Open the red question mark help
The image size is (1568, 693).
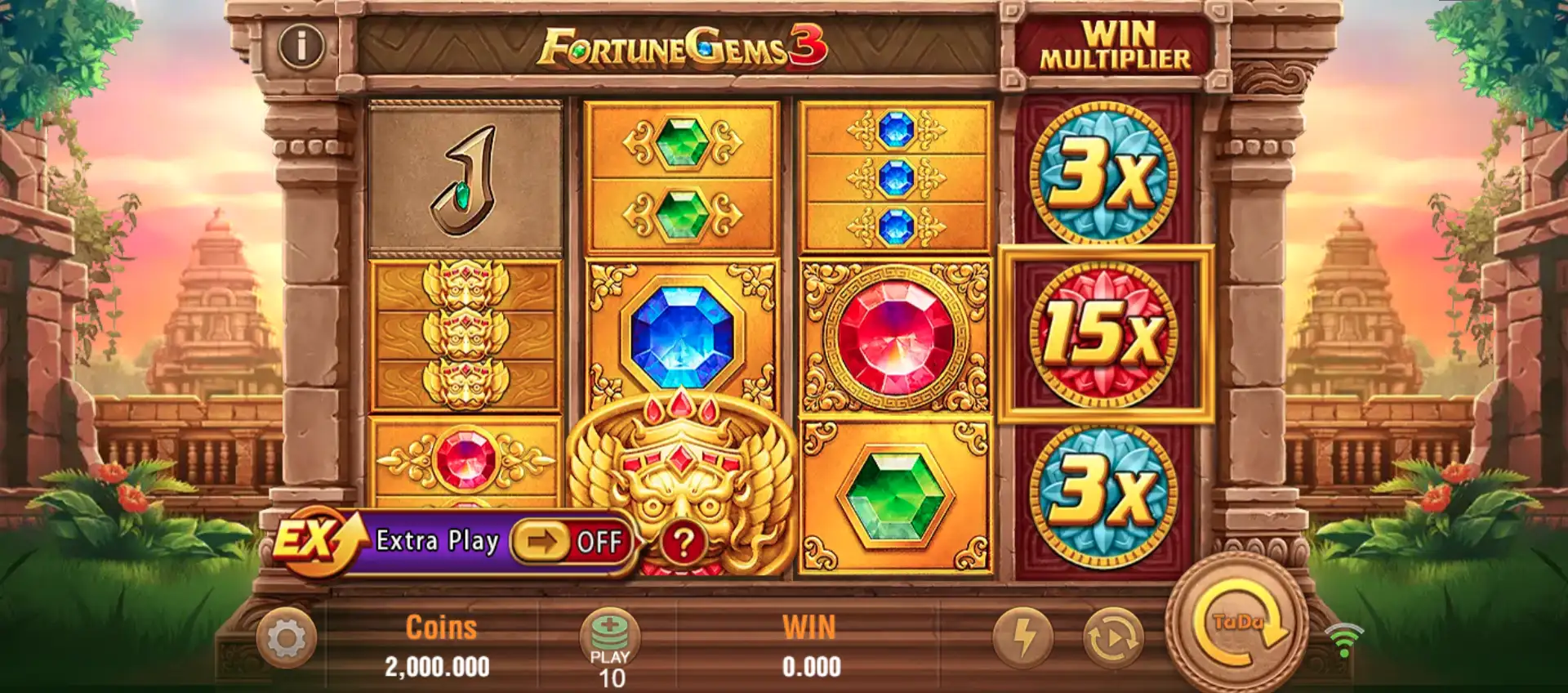684,543
